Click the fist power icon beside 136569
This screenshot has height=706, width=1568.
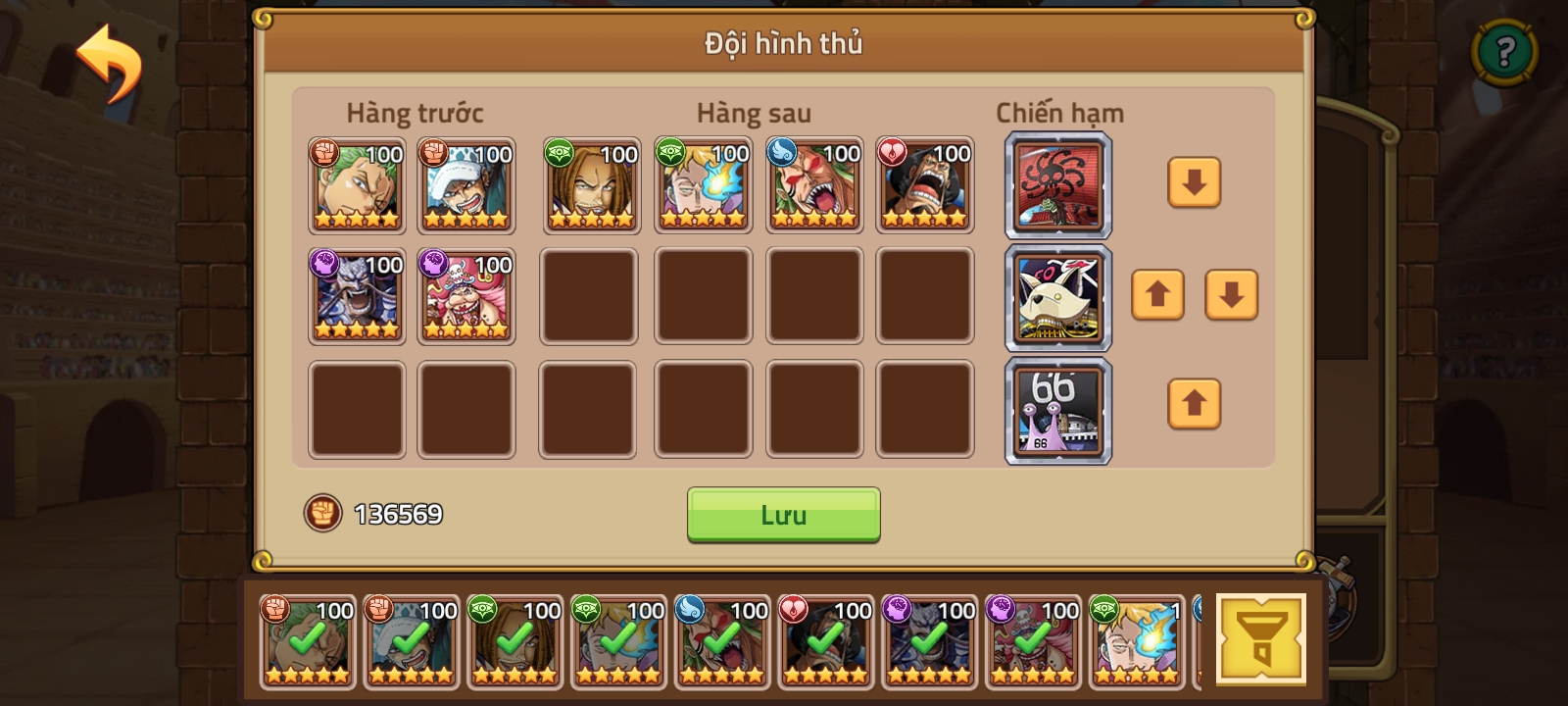coord(323,512)
